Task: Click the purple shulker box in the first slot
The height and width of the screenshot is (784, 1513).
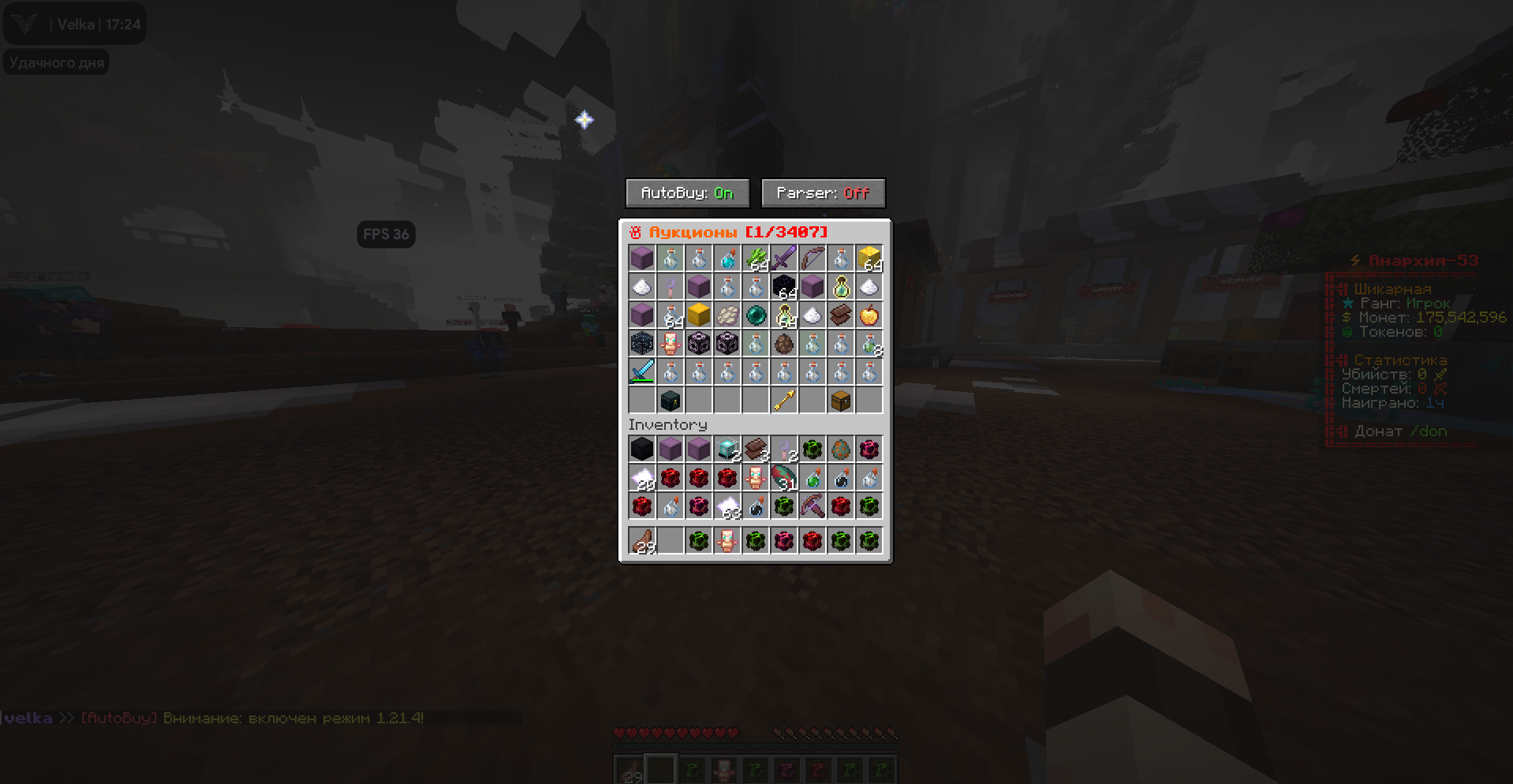Action: 641,258
